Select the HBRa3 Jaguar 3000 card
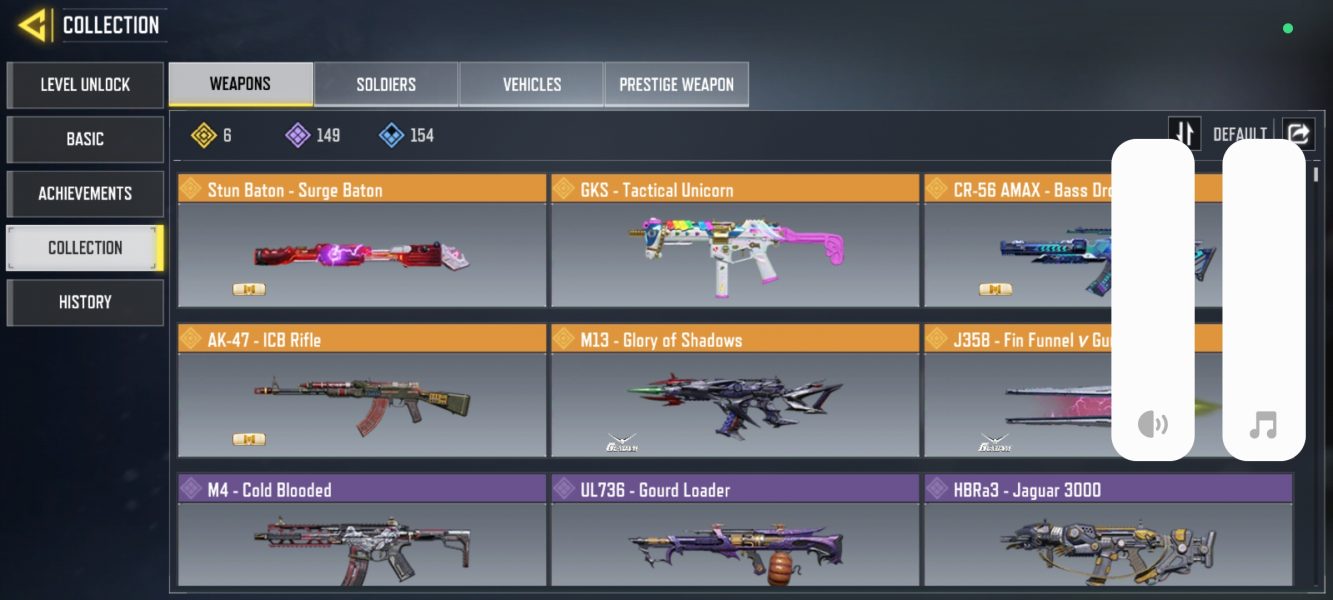This screenshot has height=600, width=1333. [x=1108, y=532]
